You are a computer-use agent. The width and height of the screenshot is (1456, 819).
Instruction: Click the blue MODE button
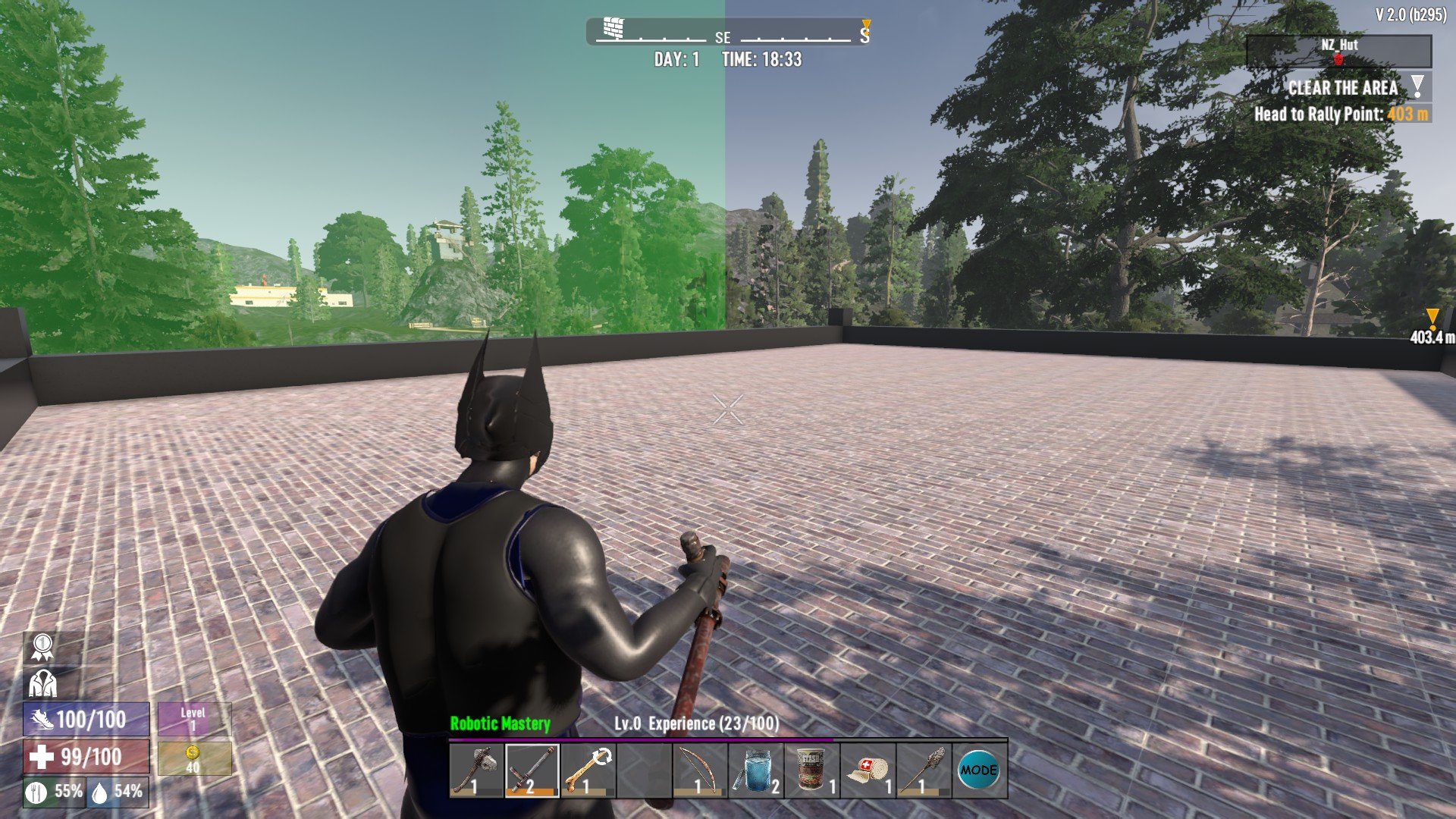pos(979,770)
